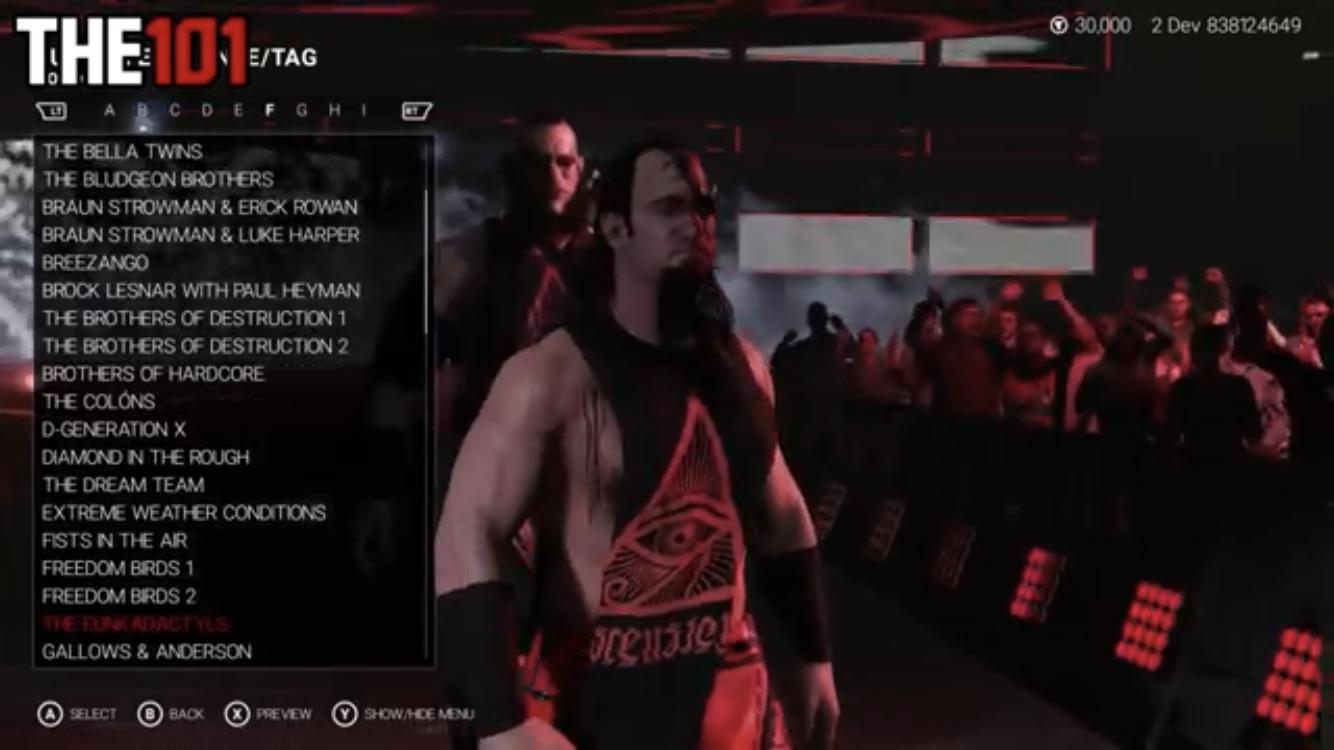The height and width of the screenshot is (750, 1334).
Task: Toggle menu visibility via SHOW/HIDE MENU prompt
Action: tap(420, 714)
